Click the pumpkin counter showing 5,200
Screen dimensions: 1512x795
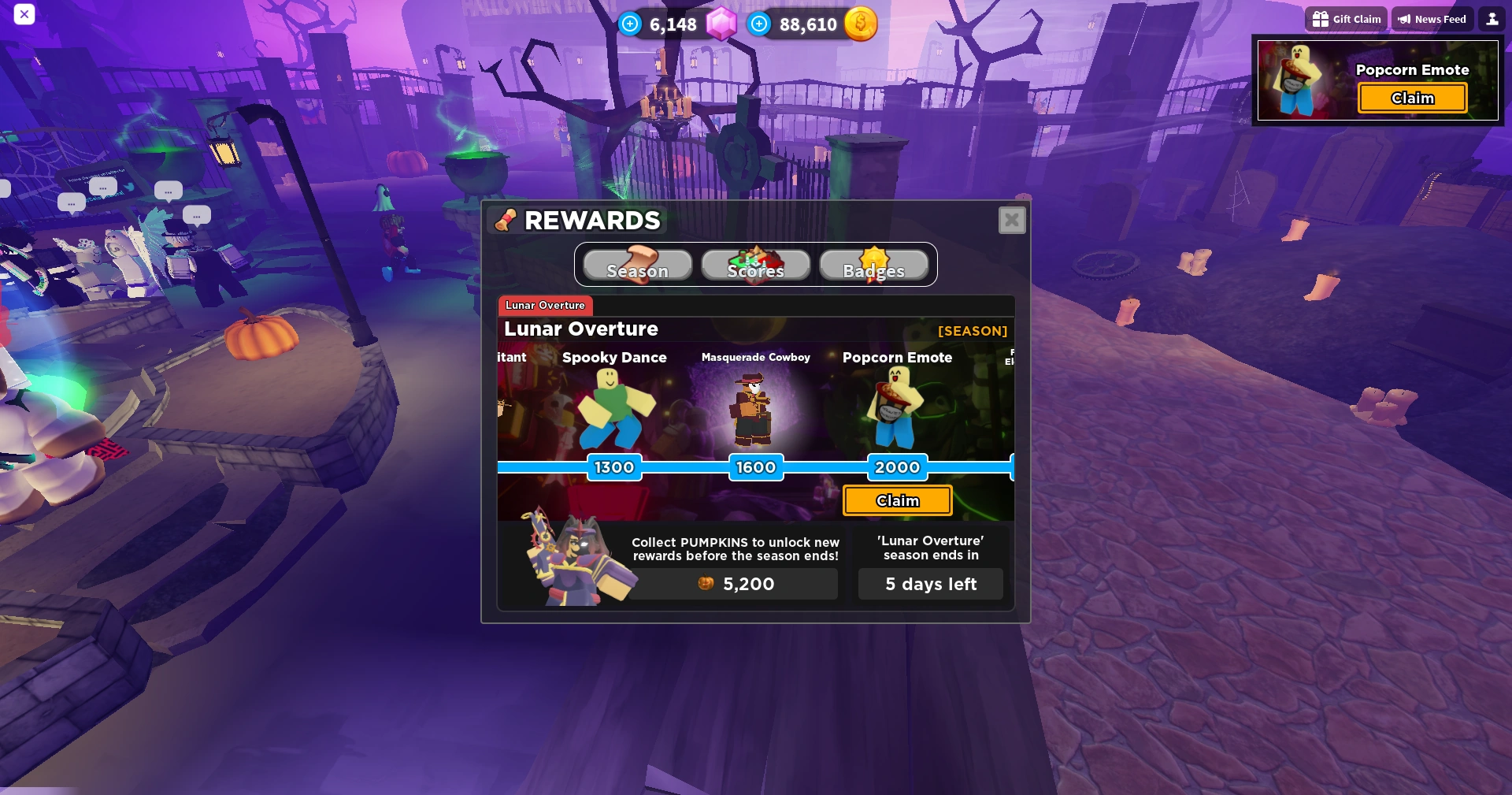click(732, 584)
